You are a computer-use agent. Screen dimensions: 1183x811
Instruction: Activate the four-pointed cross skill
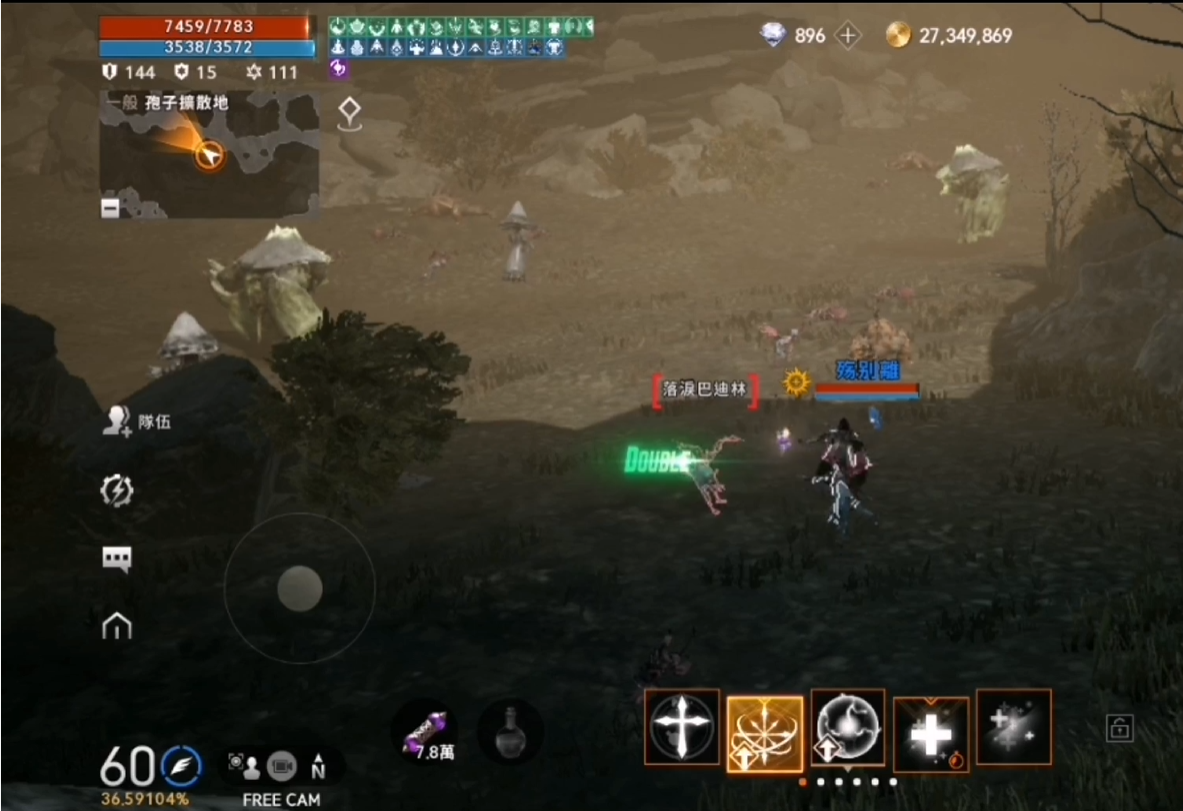682,727
